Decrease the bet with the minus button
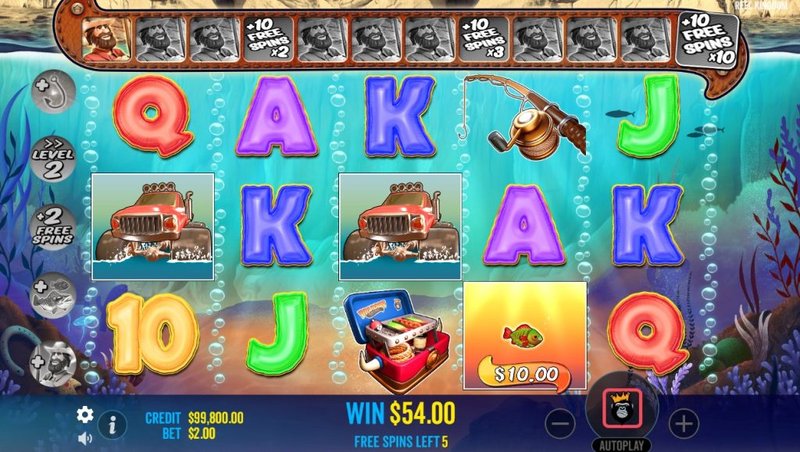 point(562,422)
